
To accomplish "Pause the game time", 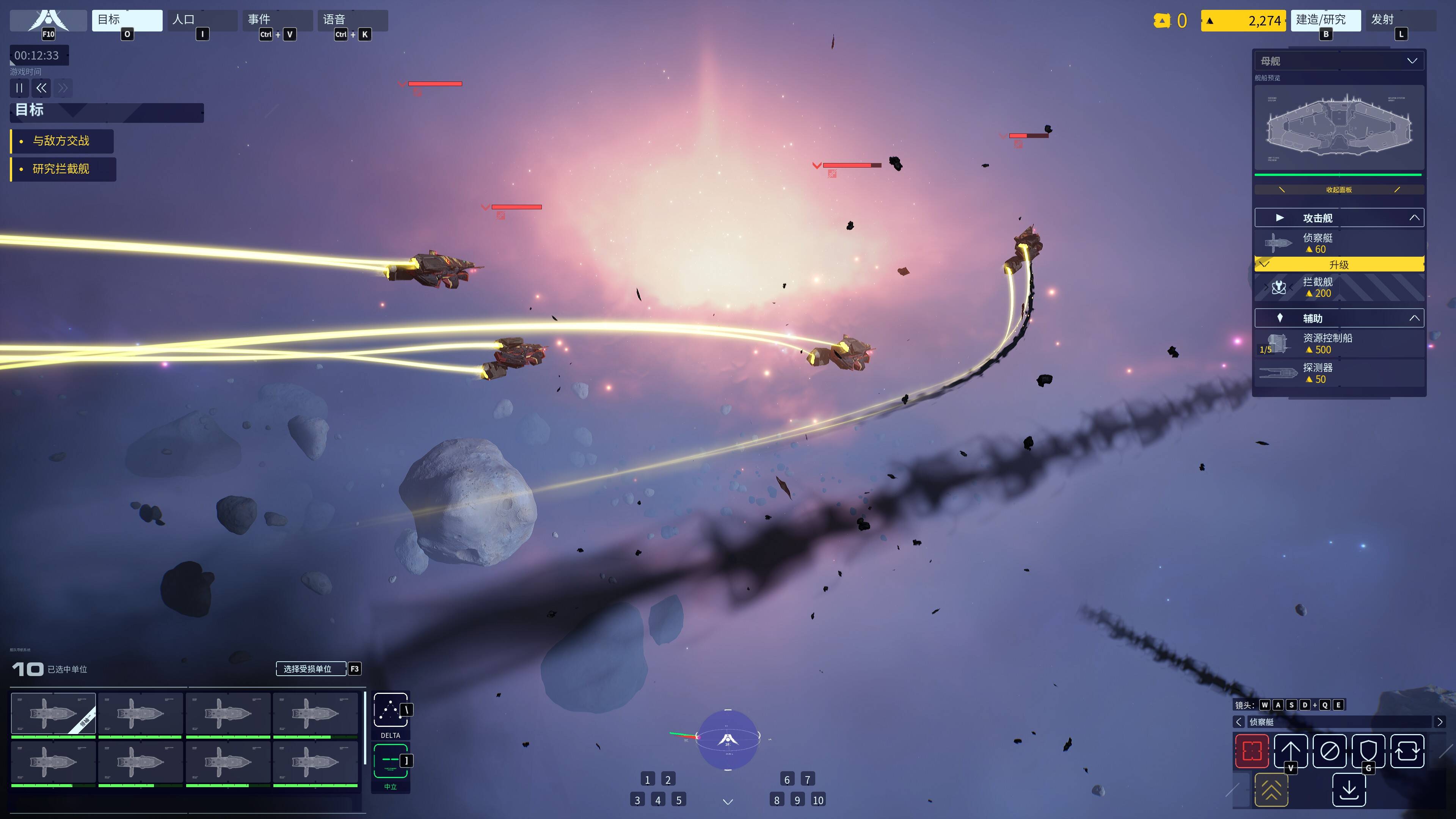I will click(x=19, y=88).
